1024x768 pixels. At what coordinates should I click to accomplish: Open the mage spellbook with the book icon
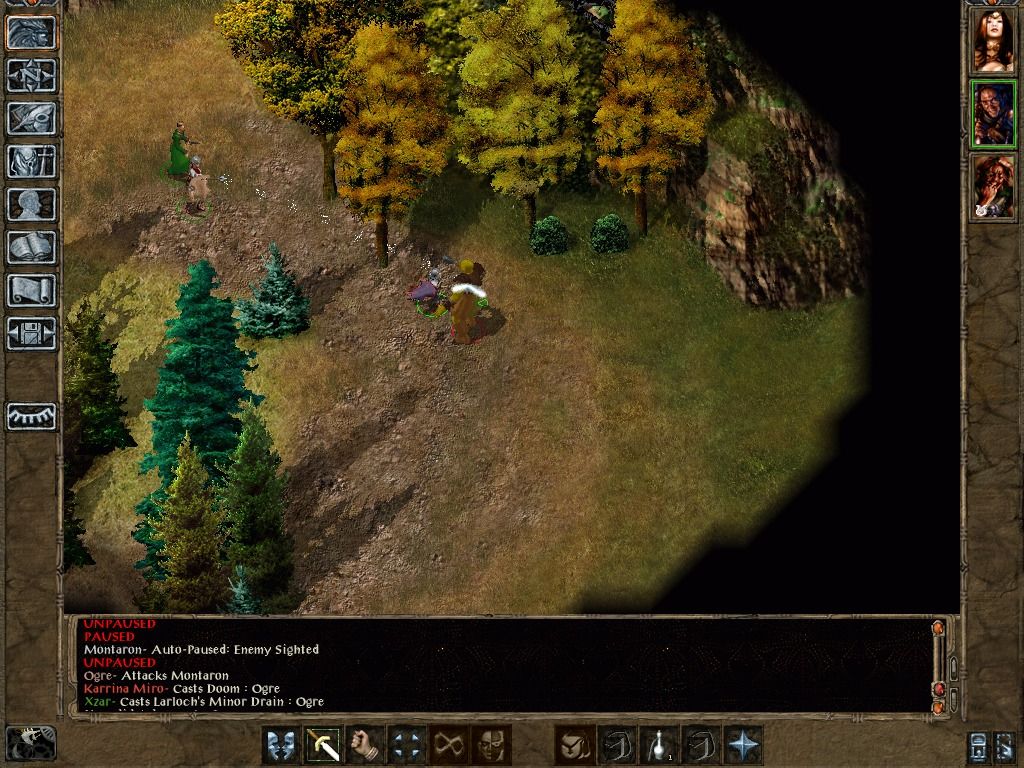(x=31, y=247)
